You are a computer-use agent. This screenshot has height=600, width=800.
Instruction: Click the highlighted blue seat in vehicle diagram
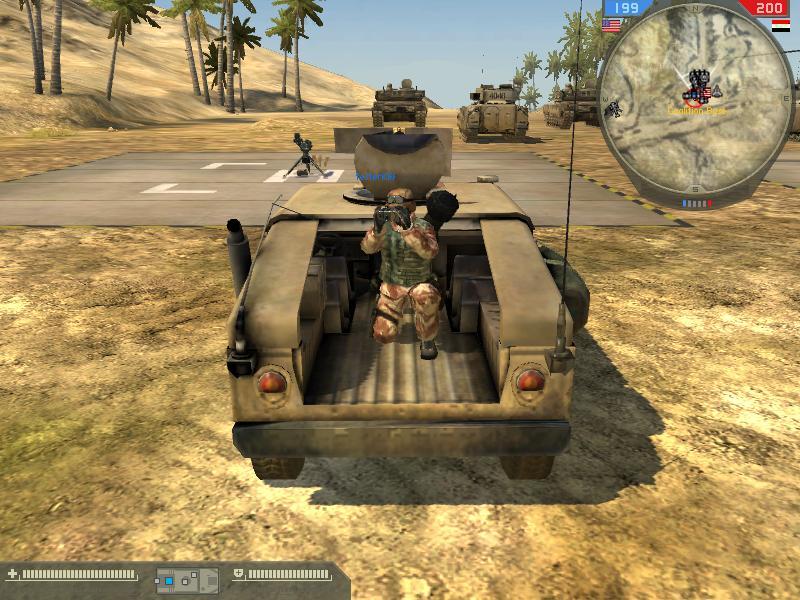pyautogui.click(x=170, y=580)
